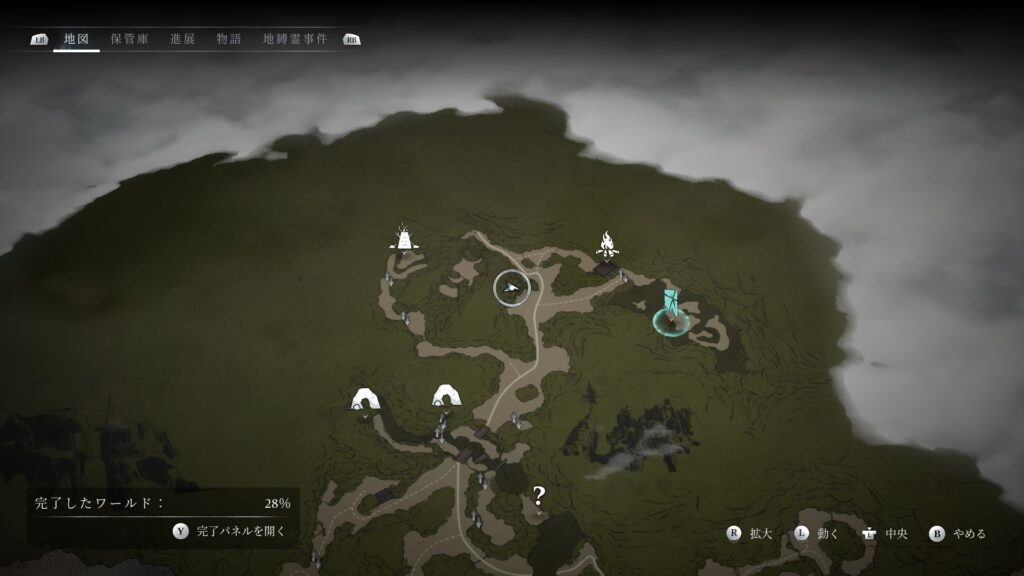Switch to the 地図 map tab
Viewport: 1024px width, 576px height.
pos(76,39)
